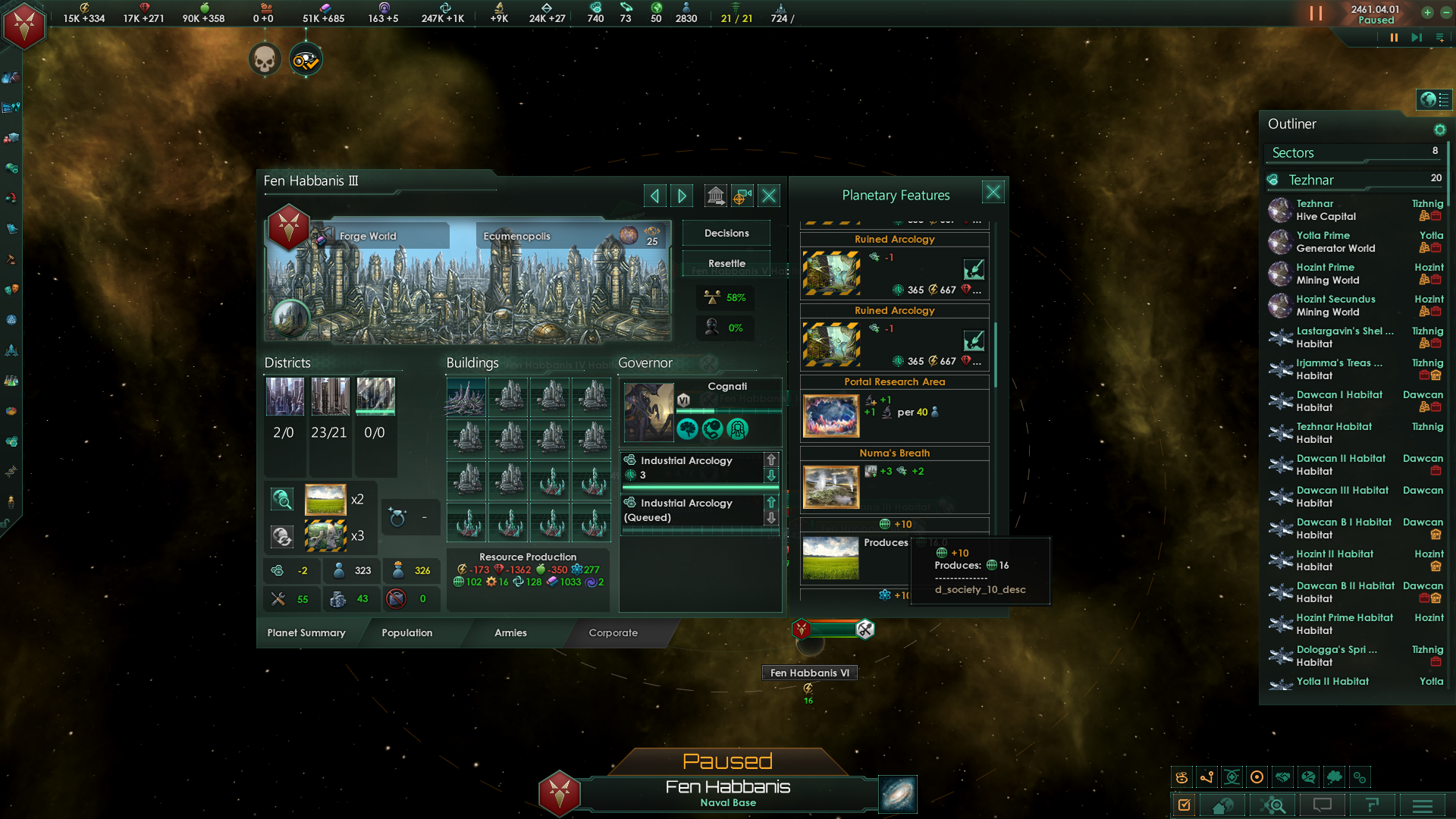
Task: Click the Resettle button
Action: pyautogui.click(x=726, y=263)
